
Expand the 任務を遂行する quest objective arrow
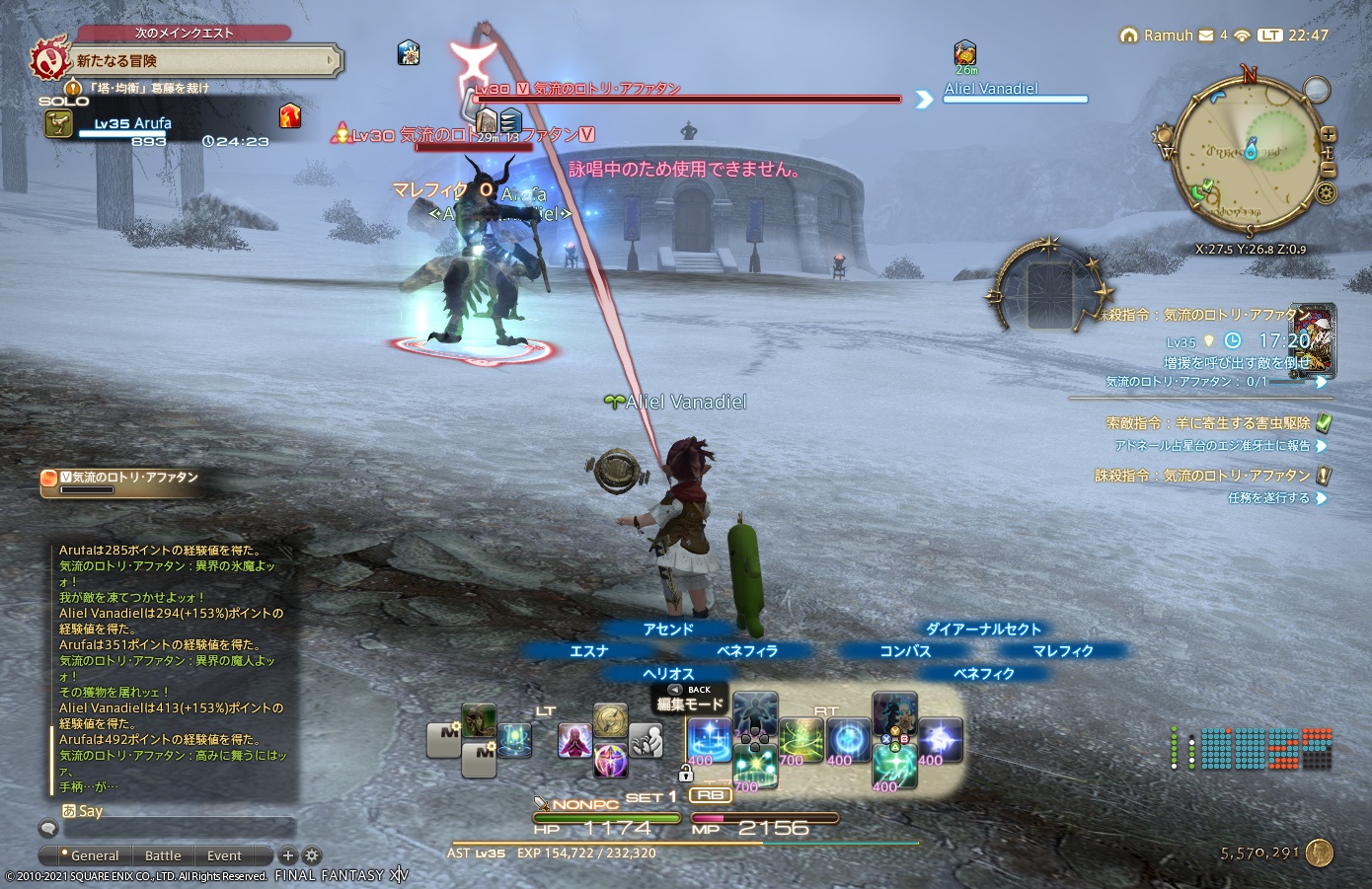pyautogui.click(x=1324, y=498)
